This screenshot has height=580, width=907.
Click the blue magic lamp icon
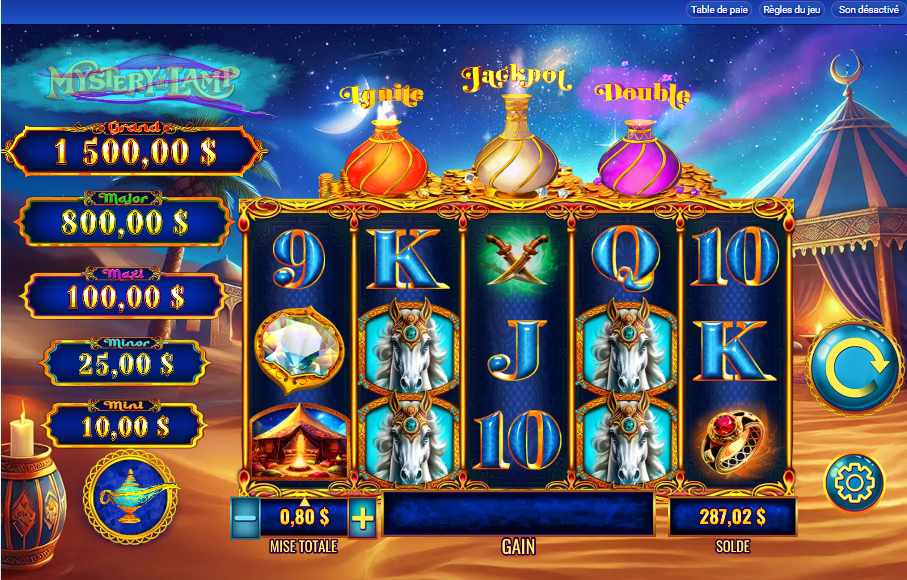click(131, 493)
